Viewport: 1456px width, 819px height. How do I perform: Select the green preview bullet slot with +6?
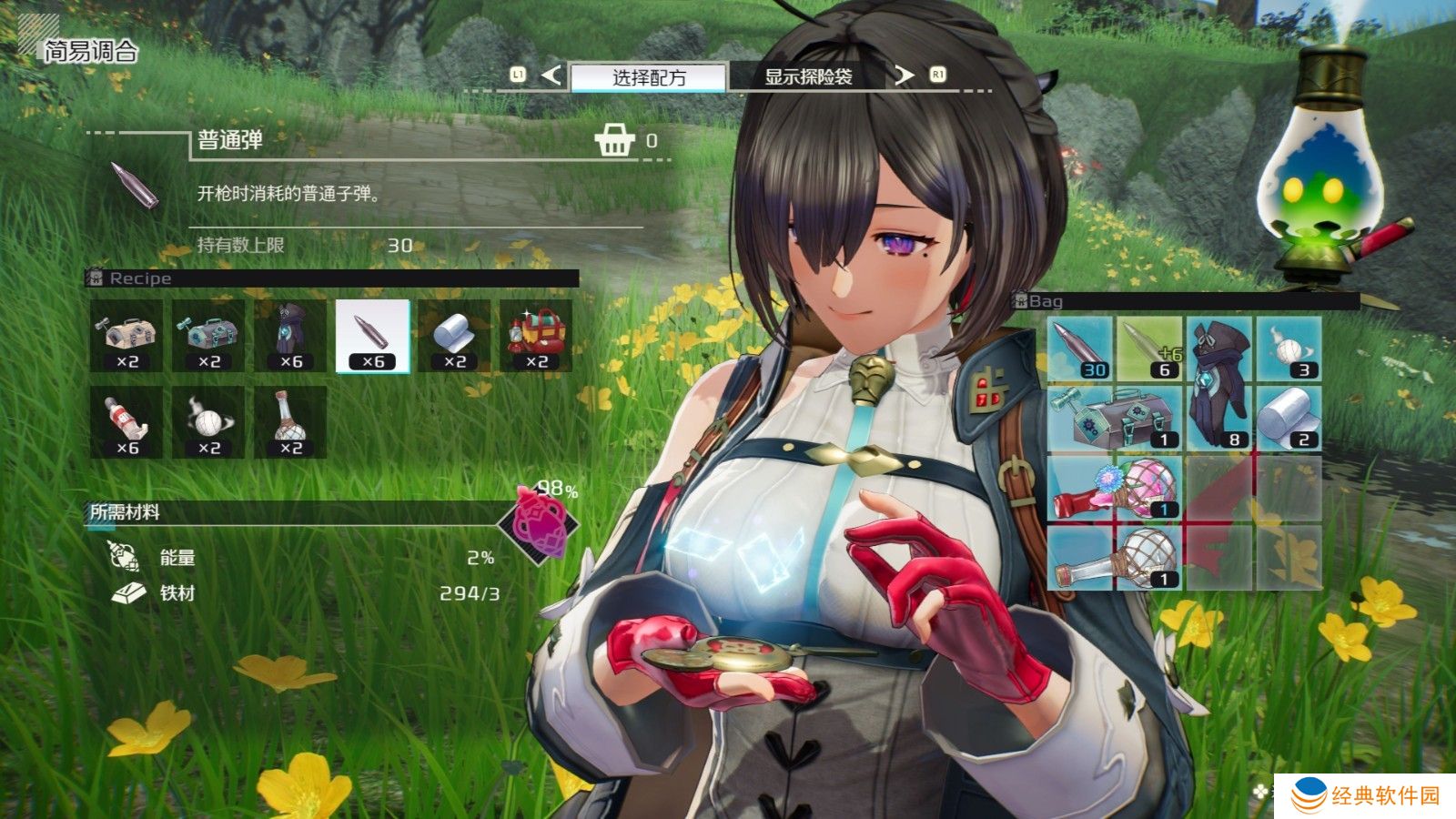1149,349
